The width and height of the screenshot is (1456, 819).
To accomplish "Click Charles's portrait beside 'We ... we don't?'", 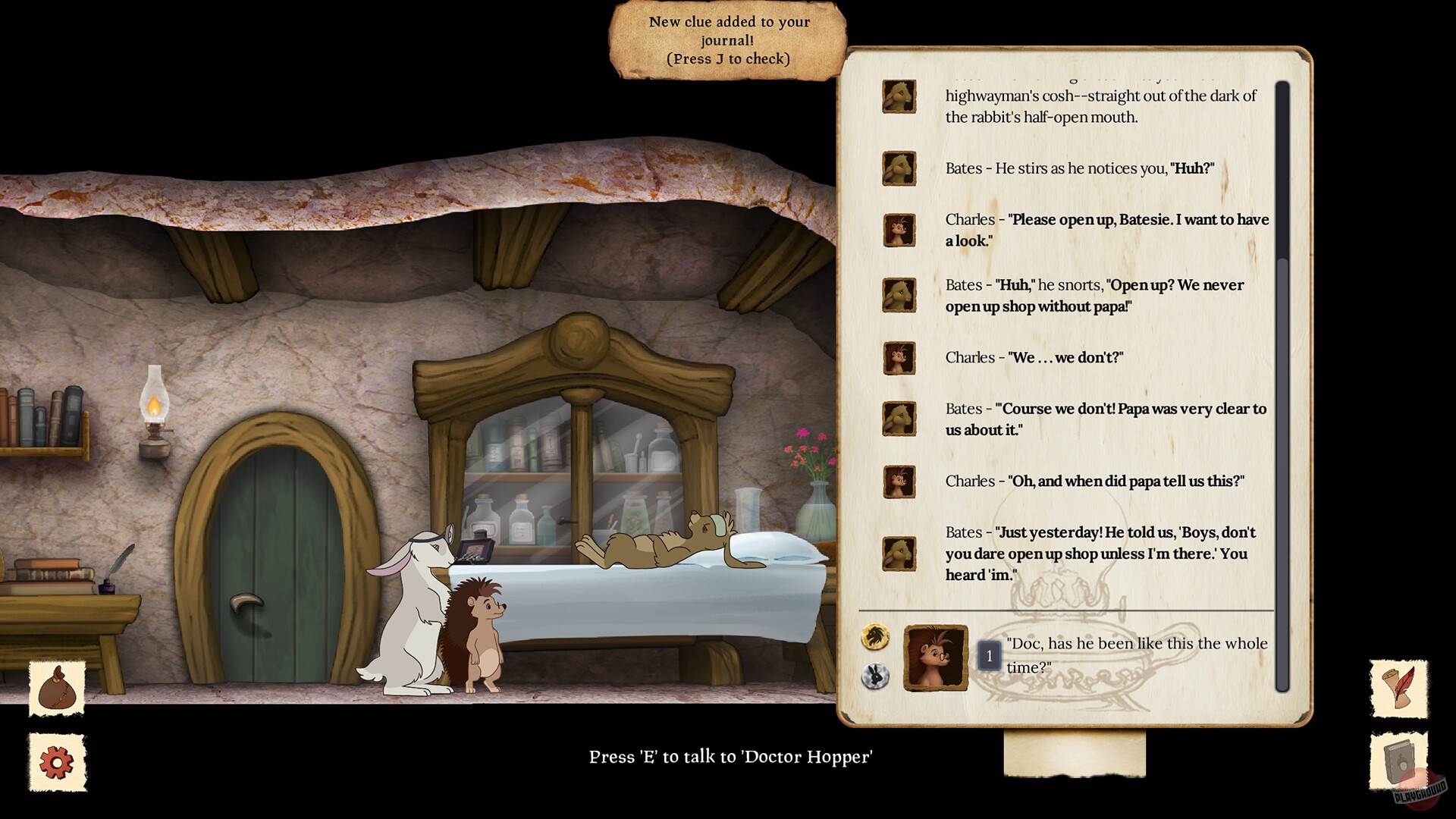I will (899, 358).
